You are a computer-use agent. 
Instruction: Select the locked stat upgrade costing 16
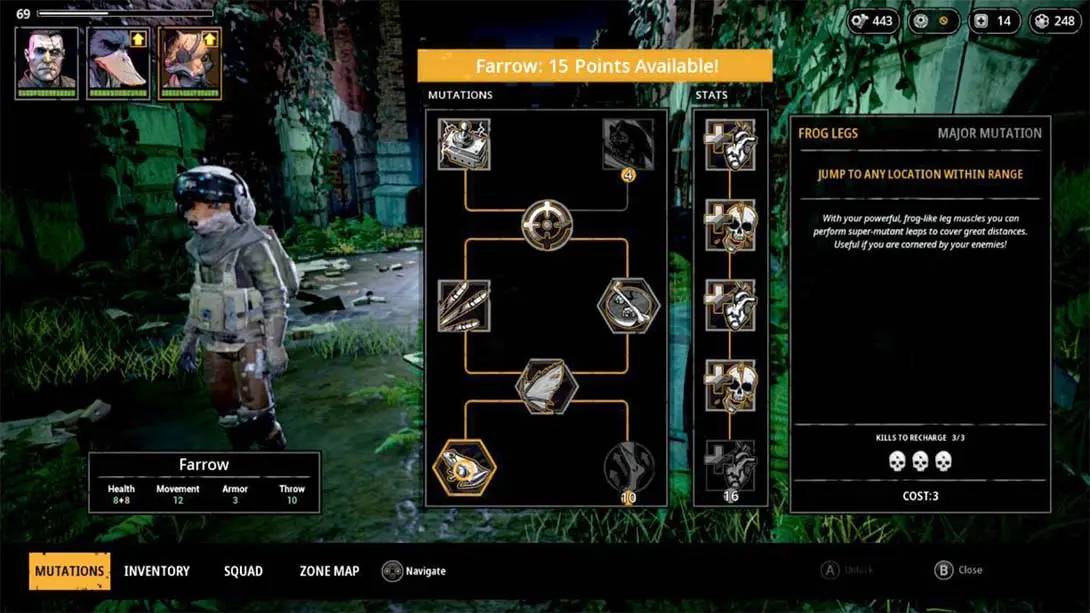point(730,466)
